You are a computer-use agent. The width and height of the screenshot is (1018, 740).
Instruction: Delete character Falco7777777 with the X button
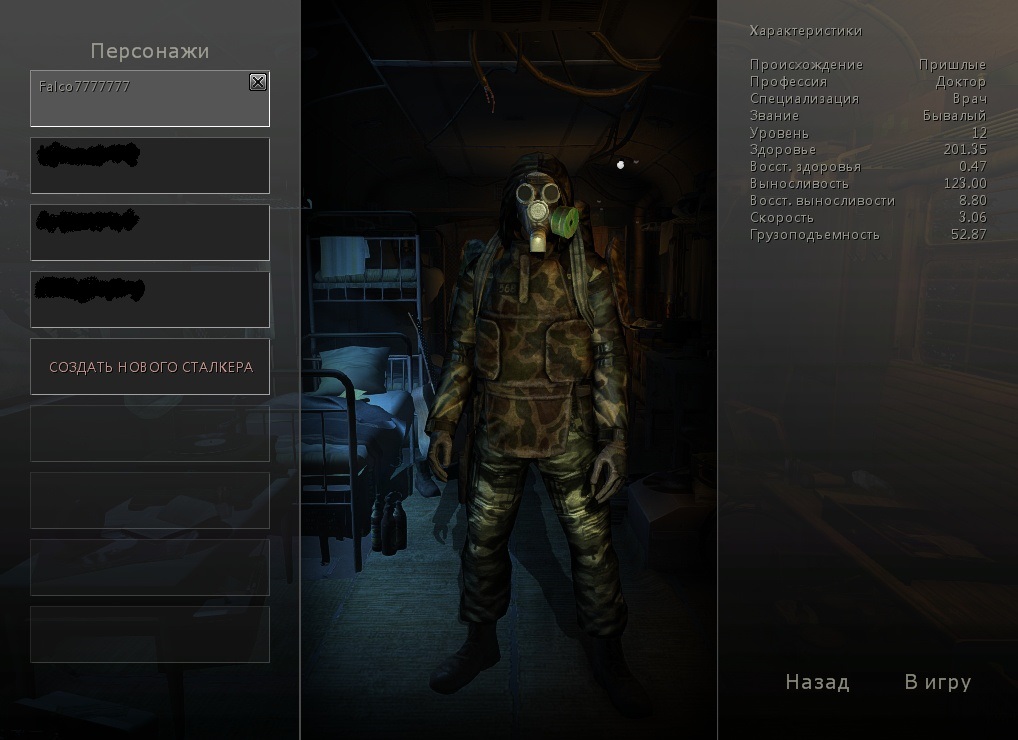[x=258, y=82]
